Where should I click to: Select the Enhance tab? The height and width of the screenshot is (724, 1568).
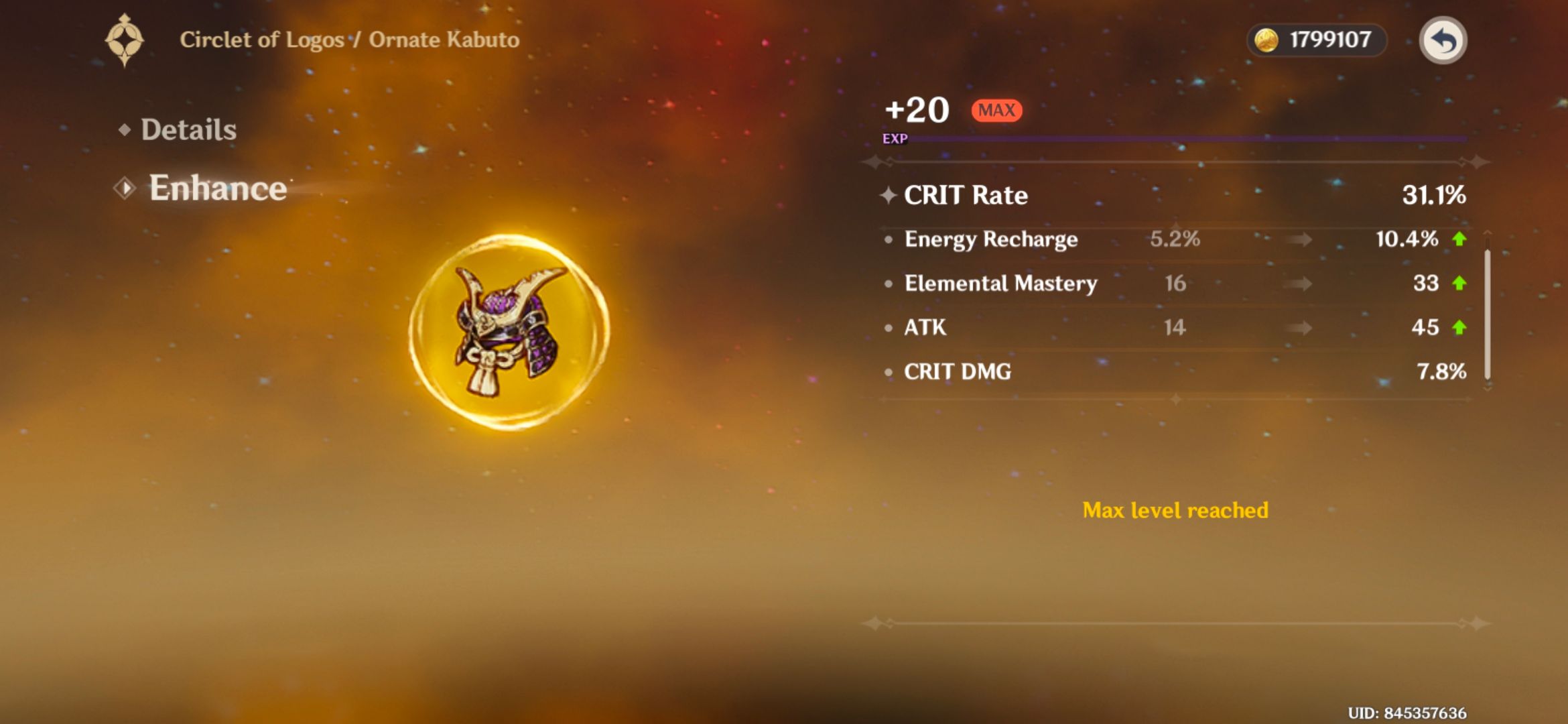[218, 189]
